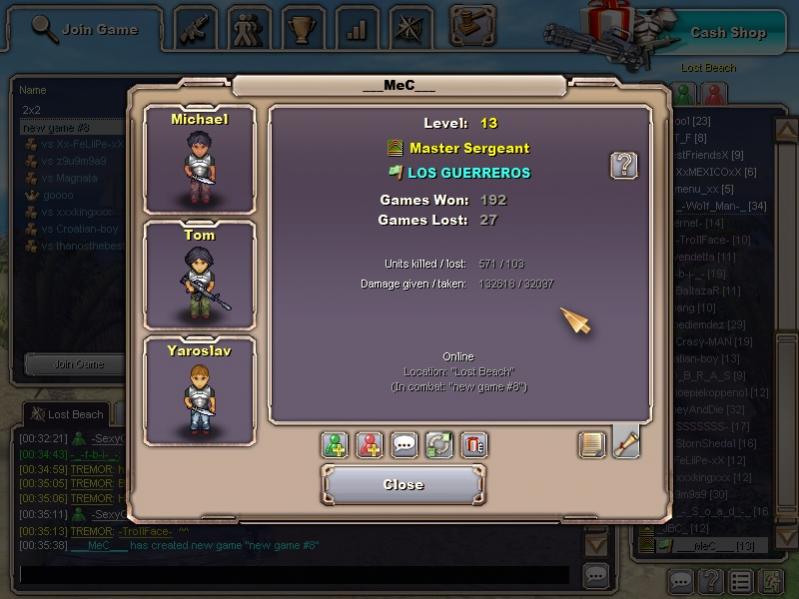The height and width of the screenshot is (599, 799).
Task: Select the Lost Beach chat tab
Action: [68, 414]
